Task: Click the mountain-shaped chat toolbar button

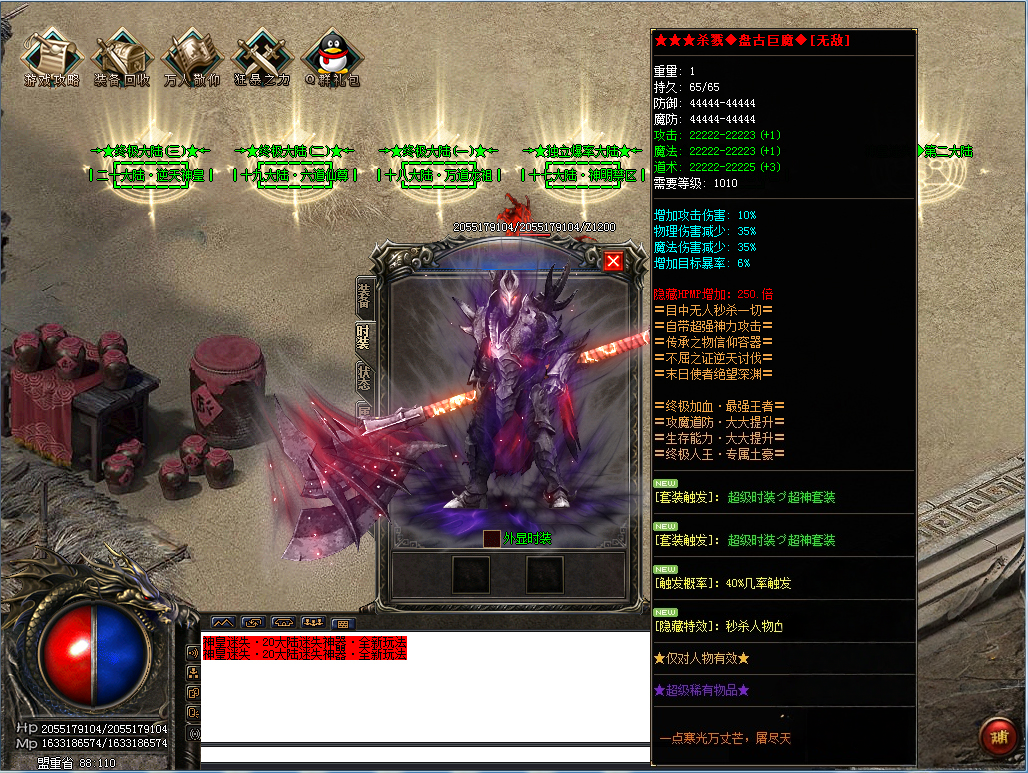Action: tap(222, 622)
